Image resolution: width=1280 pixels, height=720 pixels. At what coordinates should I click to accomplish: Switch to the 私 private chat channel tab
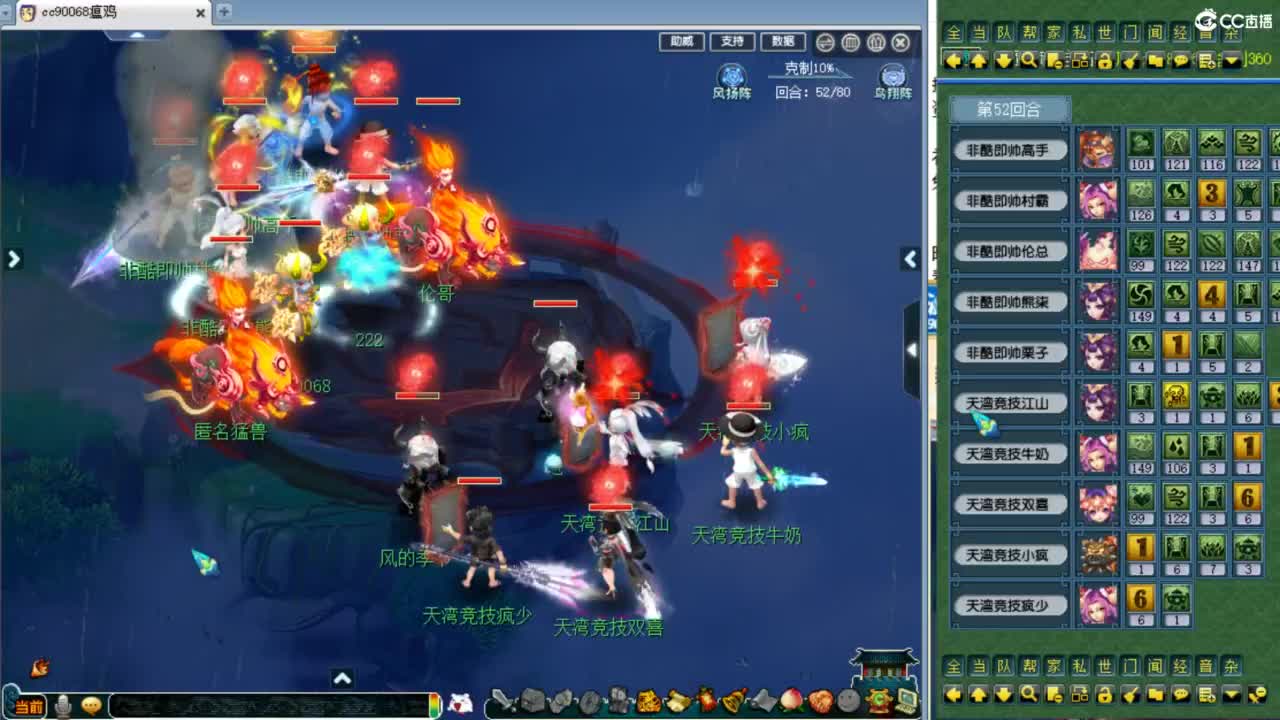tap(1078, 32)
